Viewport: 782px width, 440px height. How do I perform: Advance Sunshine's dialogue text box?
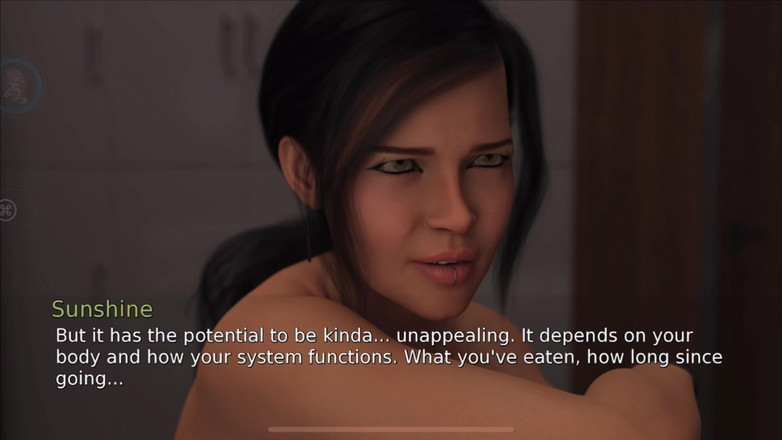(390, 357)
